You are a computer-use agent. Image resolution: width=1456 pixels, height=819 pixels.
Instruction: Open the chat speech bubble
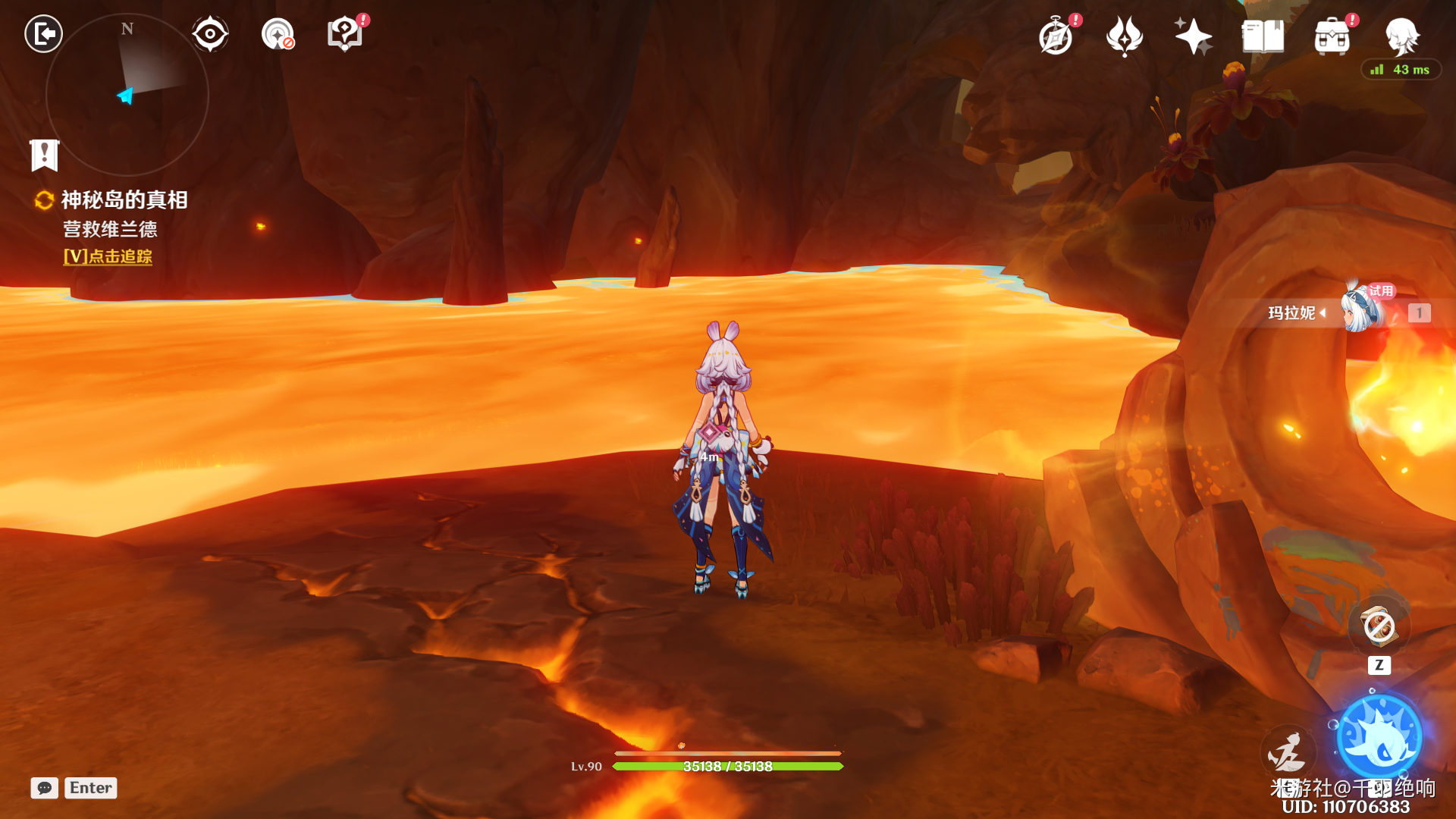tap(45, 788)
